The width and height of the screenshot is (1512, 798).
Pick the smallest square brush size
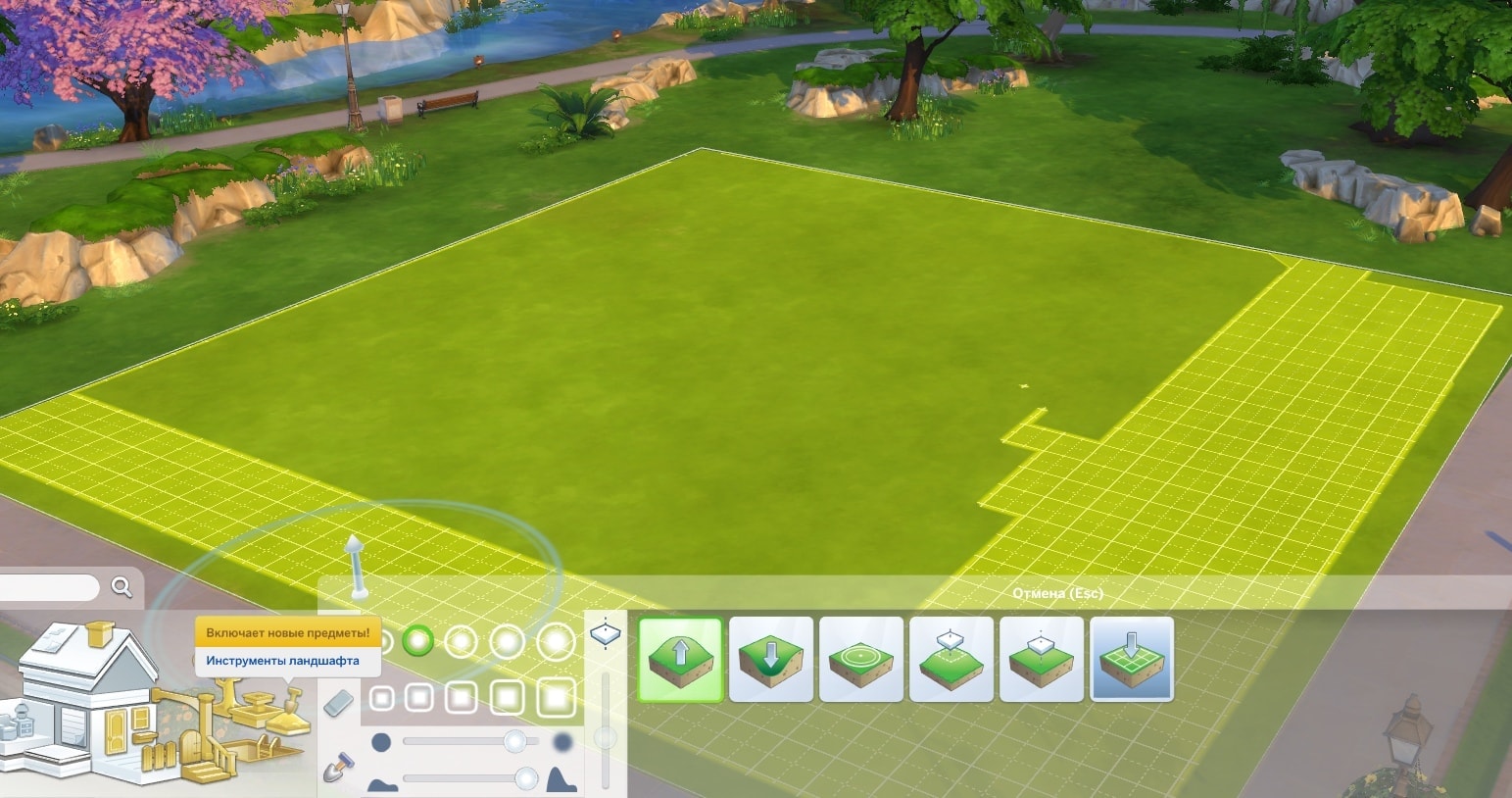pos(382,698)
